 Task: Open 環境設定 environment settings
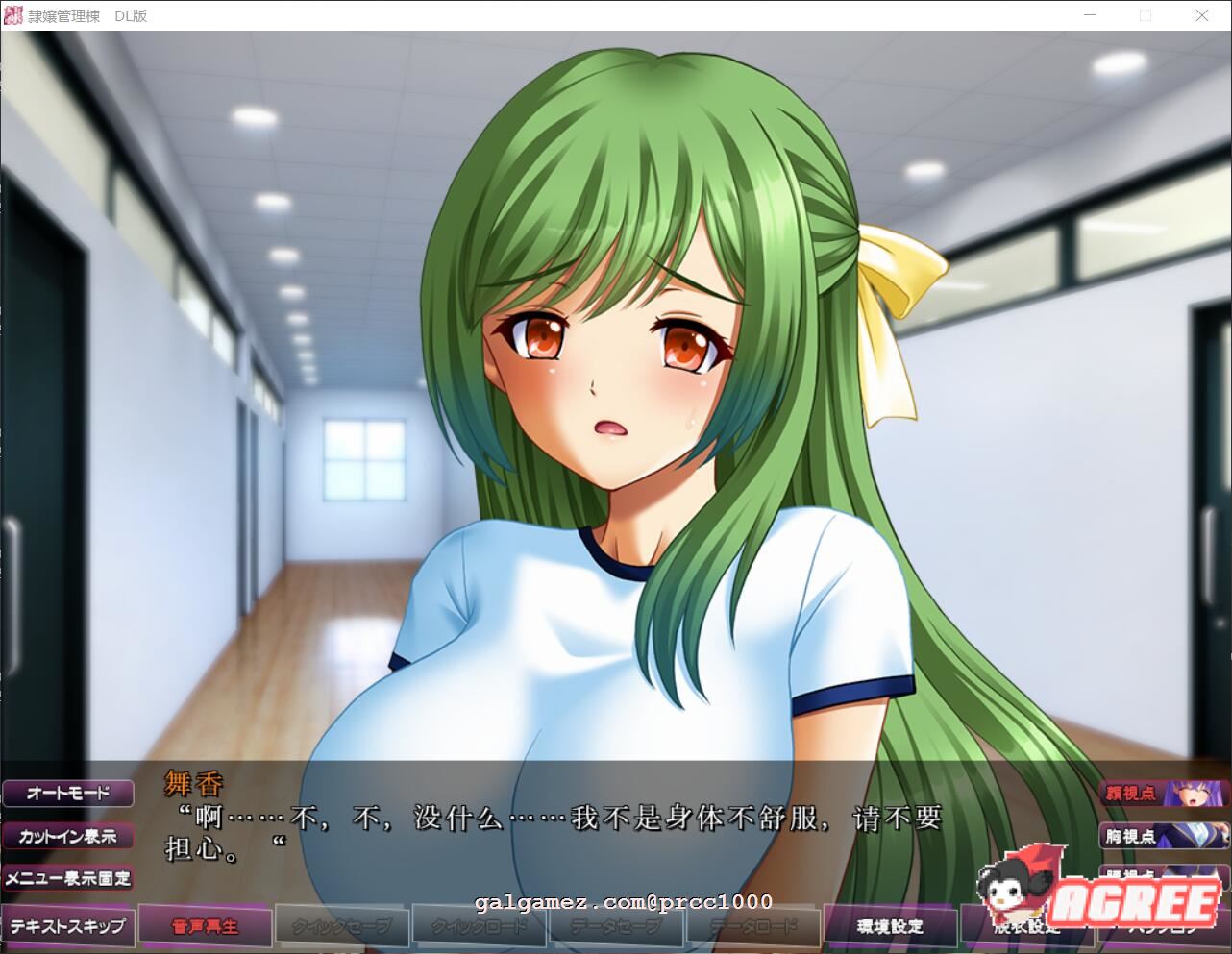coord(890,925)
